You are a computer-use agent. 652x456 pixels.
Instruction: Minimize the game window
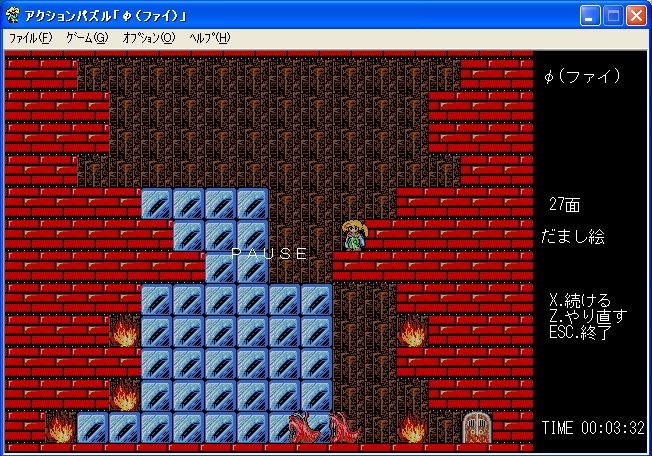pos(591,15)
